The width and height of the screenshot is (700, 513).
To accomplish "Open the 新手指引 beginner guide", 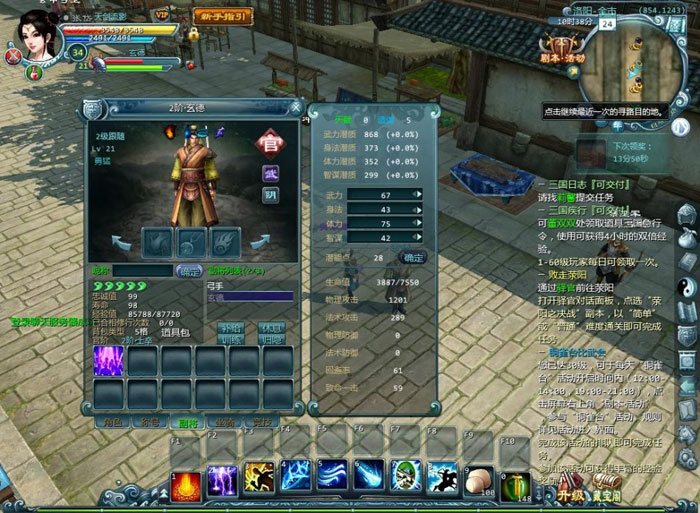I will (x=221, y=17).
